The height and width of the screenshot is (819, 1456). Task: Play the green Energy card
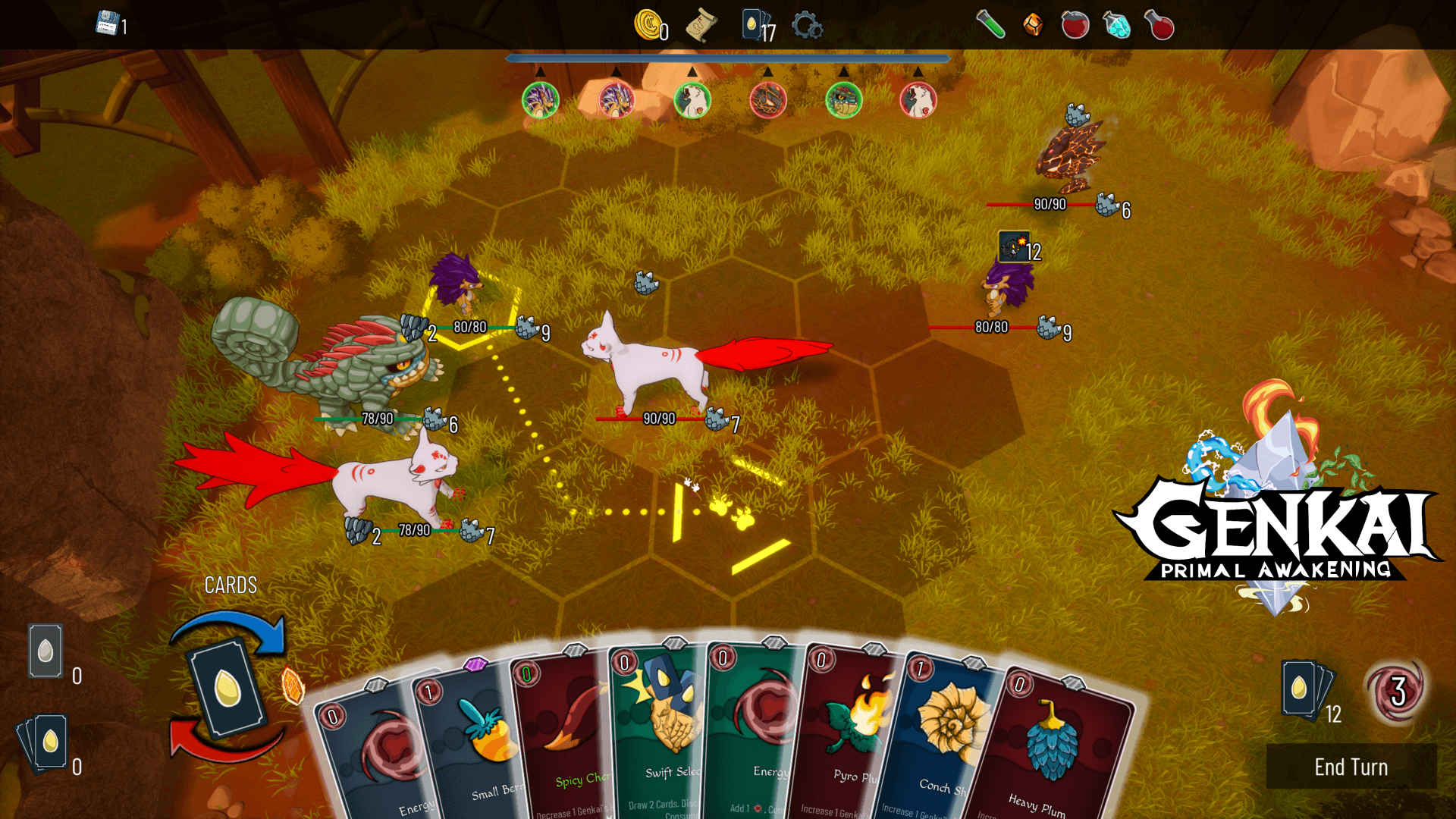755,732
